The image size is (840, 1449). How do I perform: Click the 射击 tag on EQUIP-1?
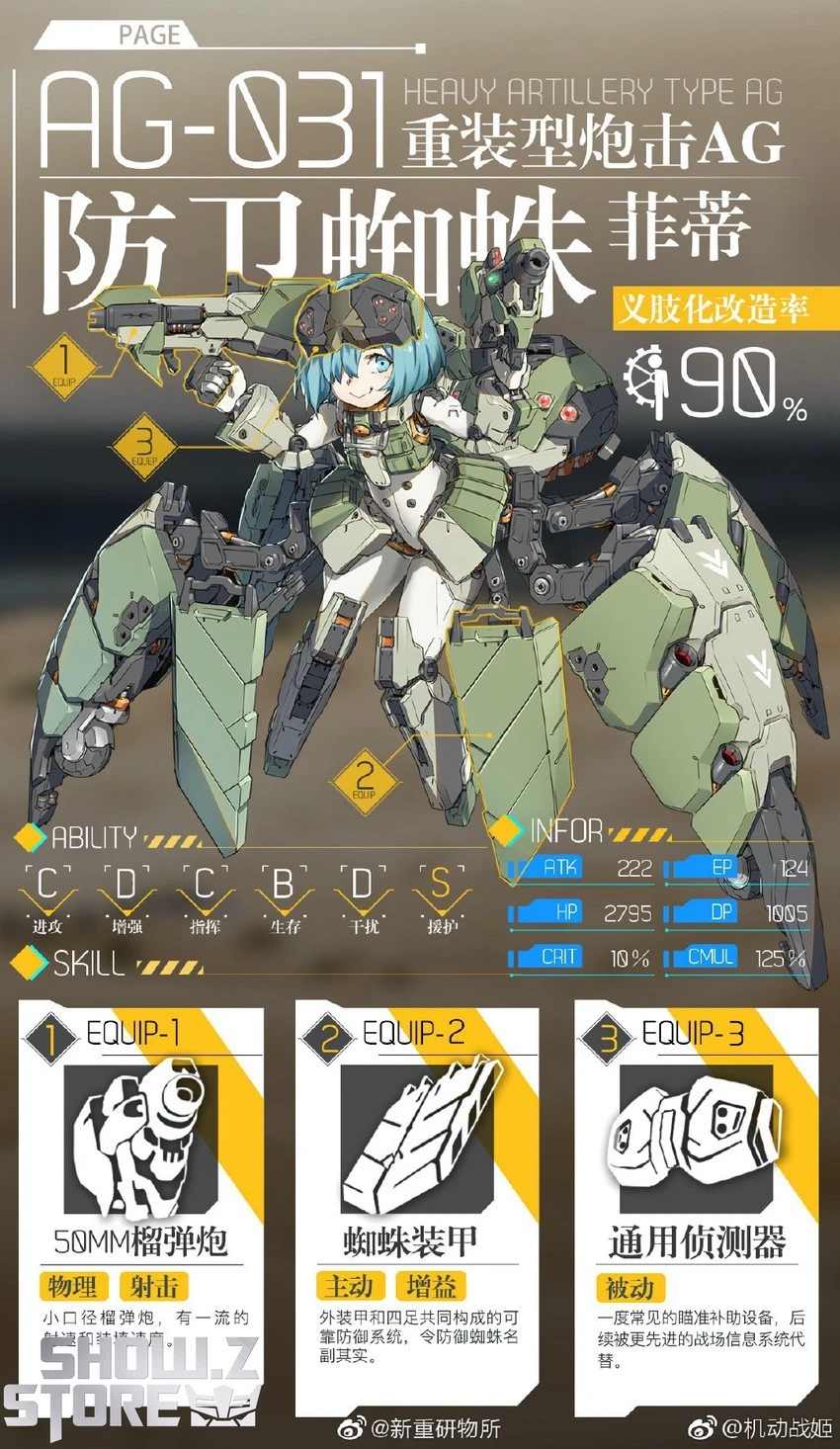(154, 1286)
